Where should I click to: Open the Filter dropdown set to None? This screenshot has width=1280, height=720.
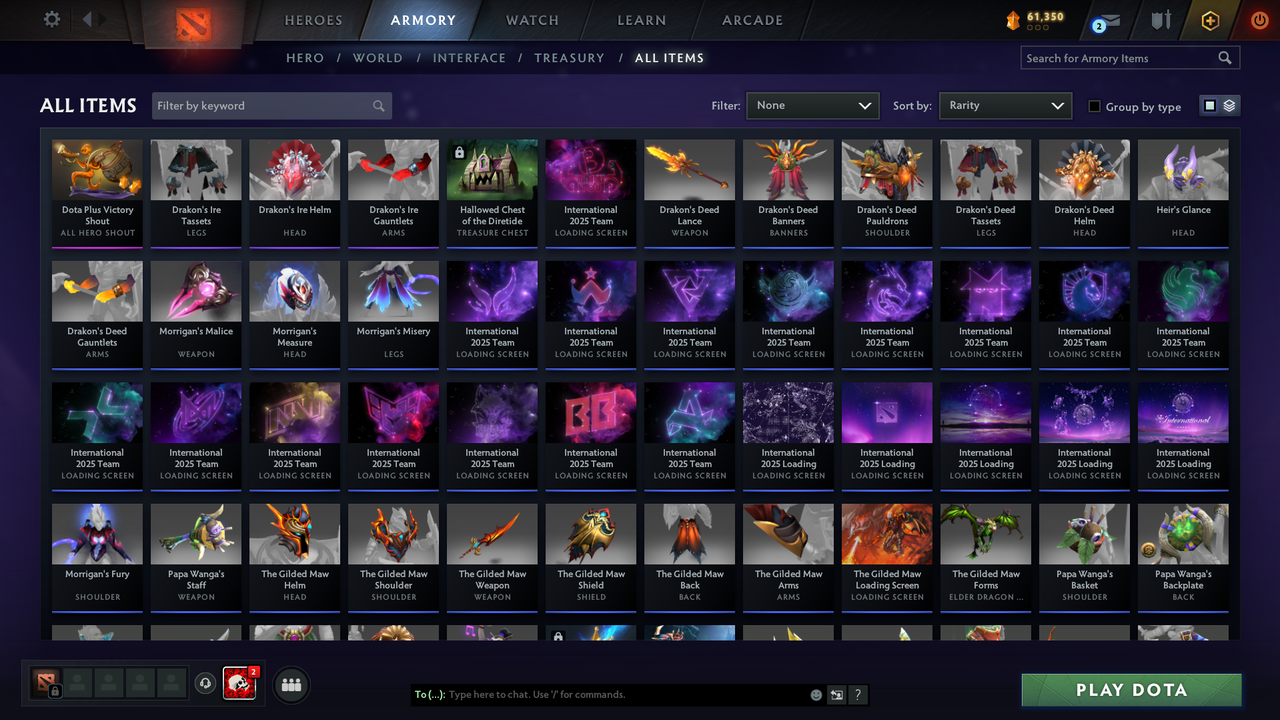[812, 105]
